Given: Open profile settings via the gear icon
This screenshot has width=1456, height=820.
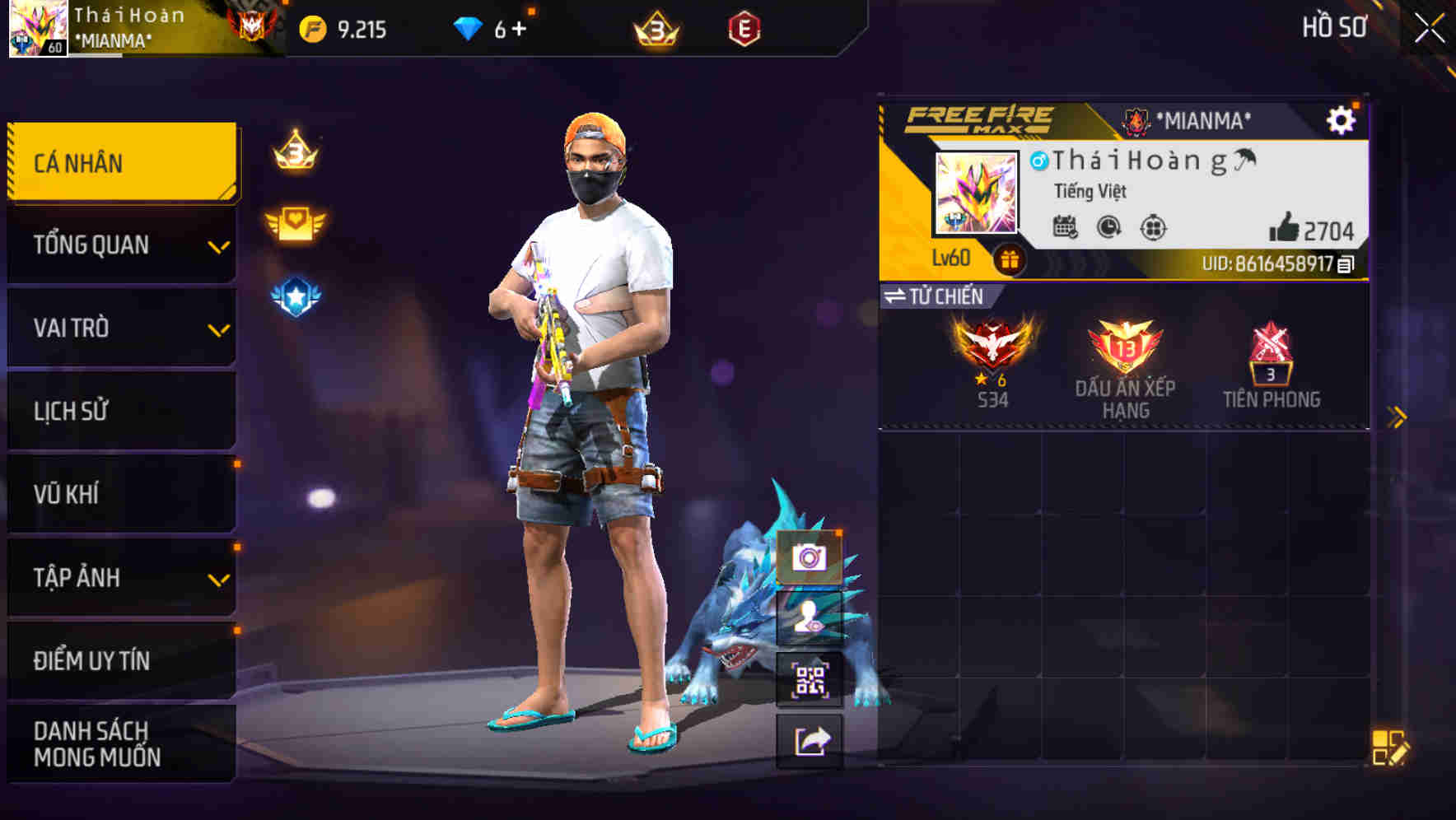Looking at the screenshot, I should (1342, 120).
